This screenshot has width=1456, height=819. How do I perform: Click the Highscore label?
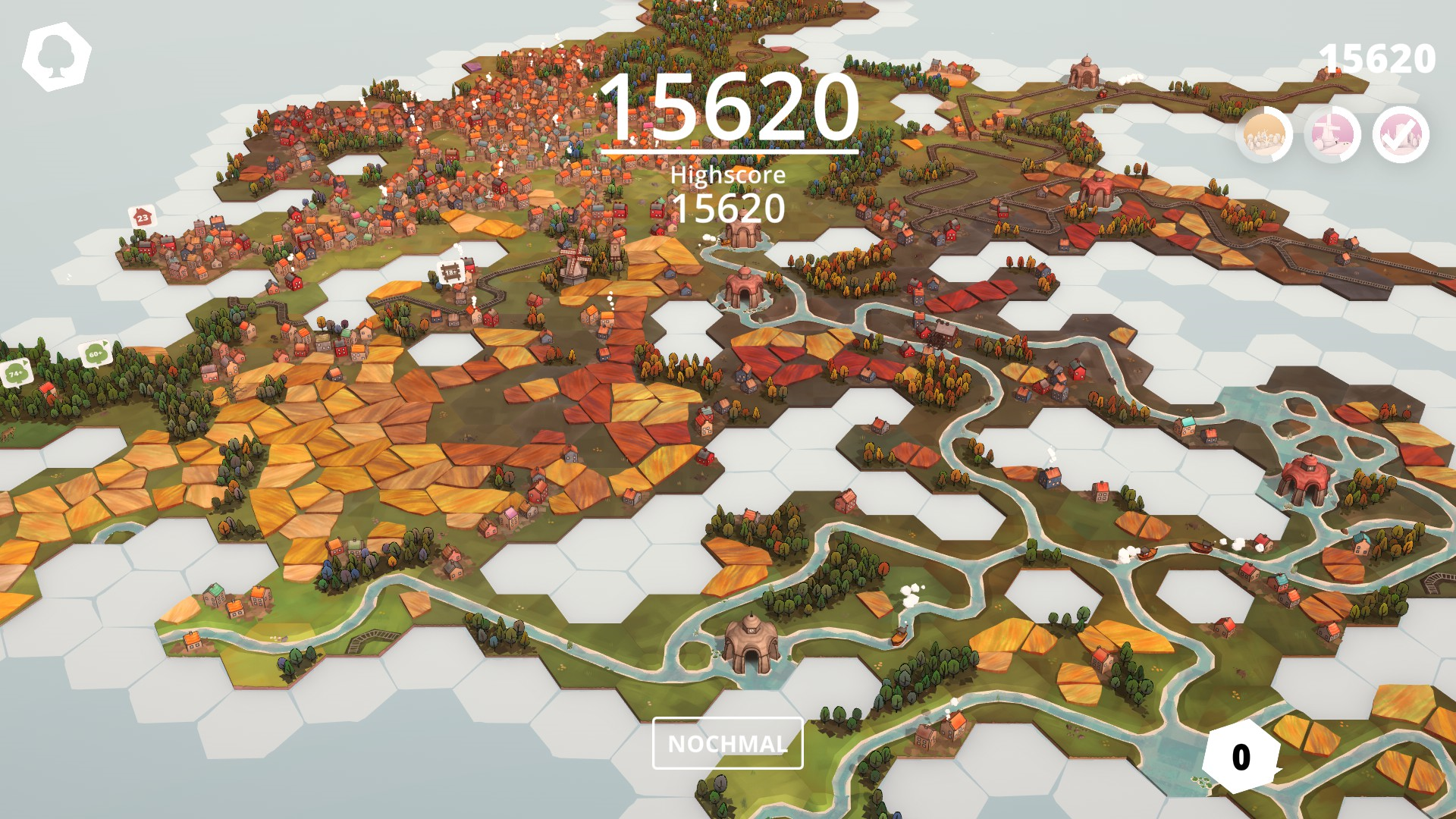pos(728,176)
